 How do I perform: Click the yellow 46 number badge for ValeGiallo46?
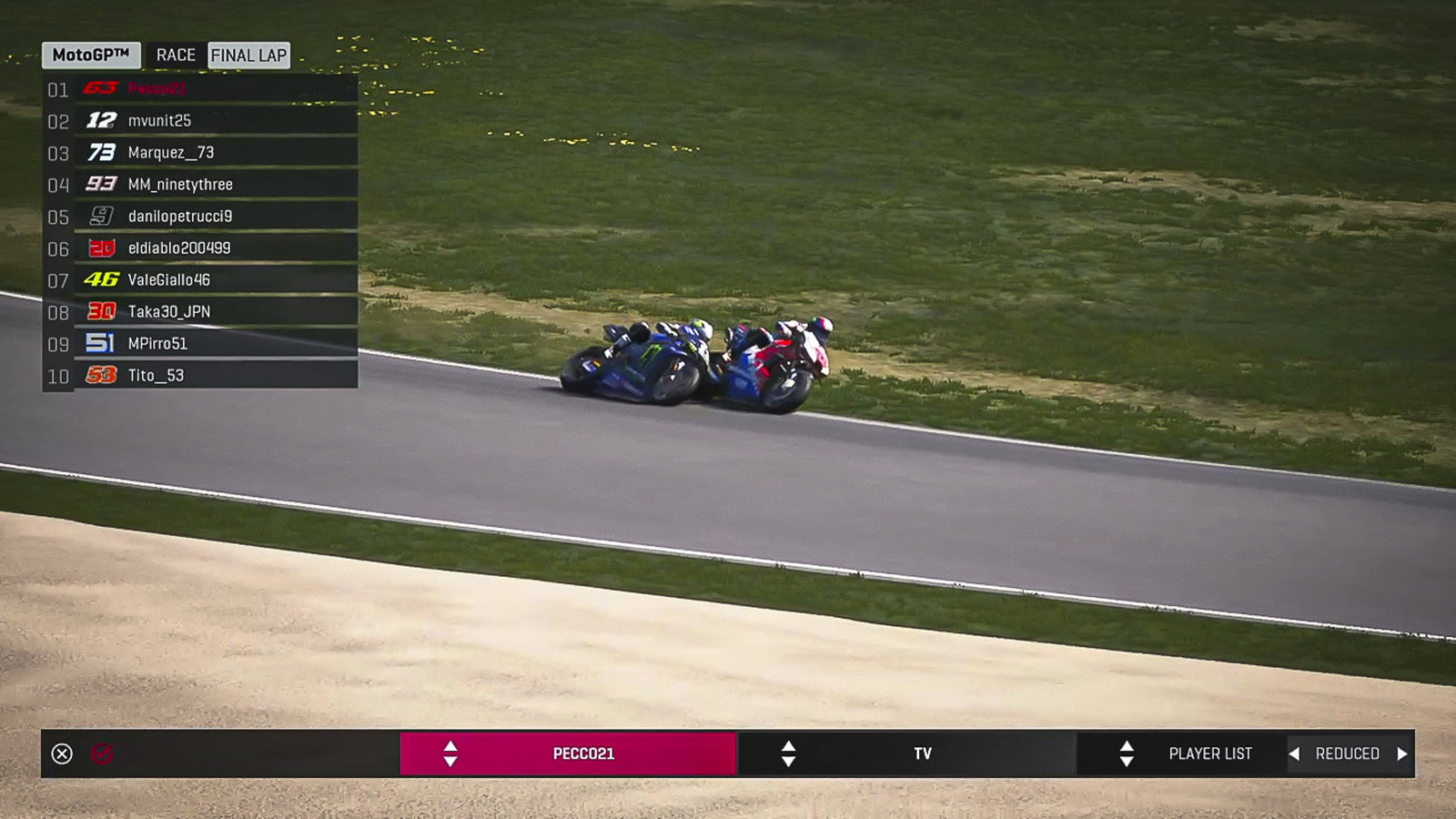[103, 279]
